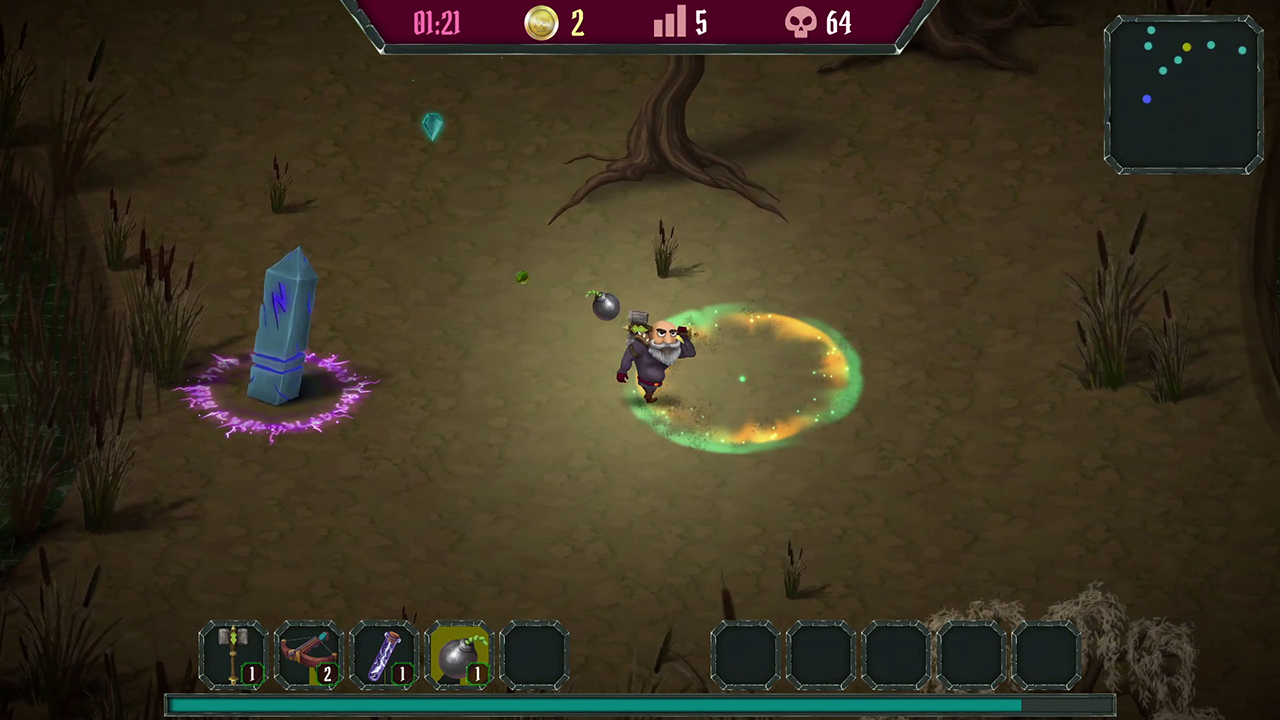This screenshot has height=720, width=1280.
Task: Deselect the crossbow by clicking its slot again
Action: point(310,653)
